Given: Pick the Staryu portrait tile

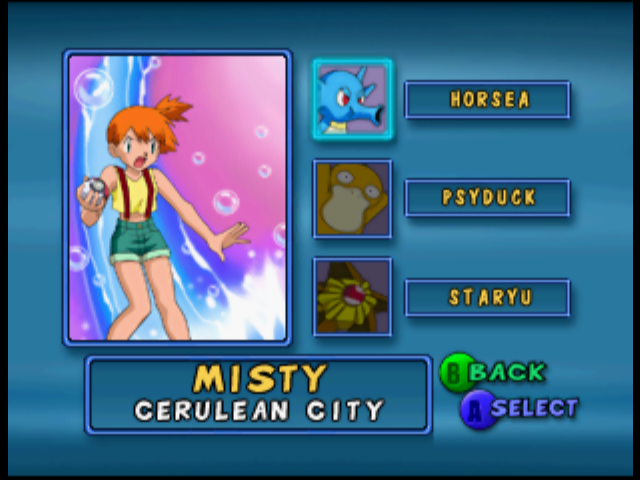Looking at the screenshot, I should click(352, 297).
